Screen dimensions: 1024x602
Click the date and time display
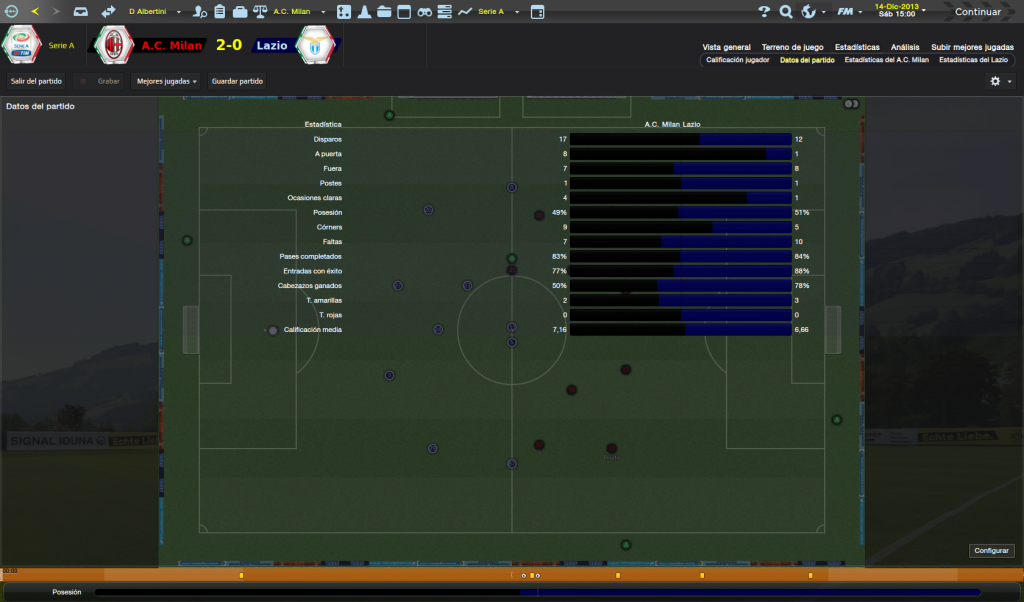coord(897,11)
